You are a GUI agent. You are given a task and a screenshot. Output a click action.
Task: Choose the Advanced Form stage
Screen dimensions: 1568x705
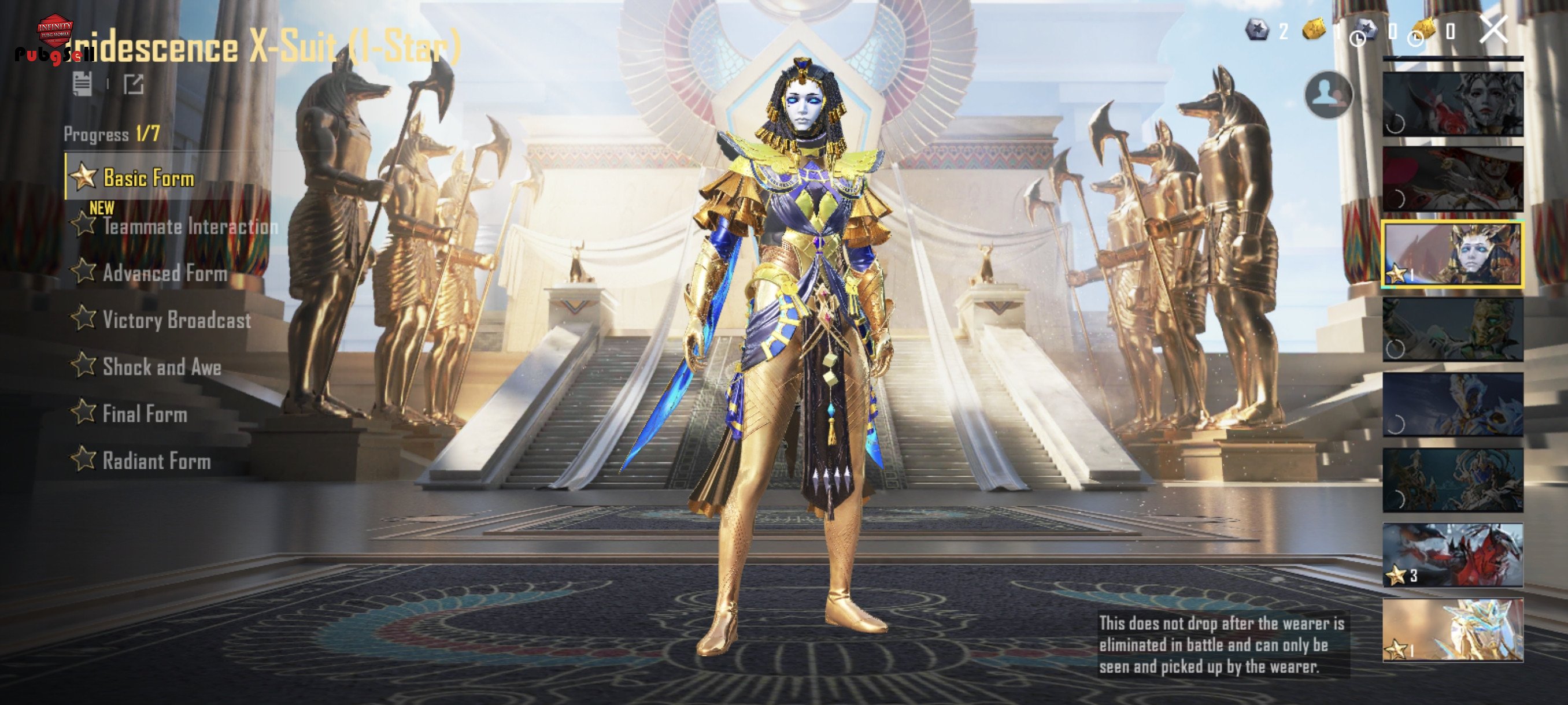click(164, 273)
